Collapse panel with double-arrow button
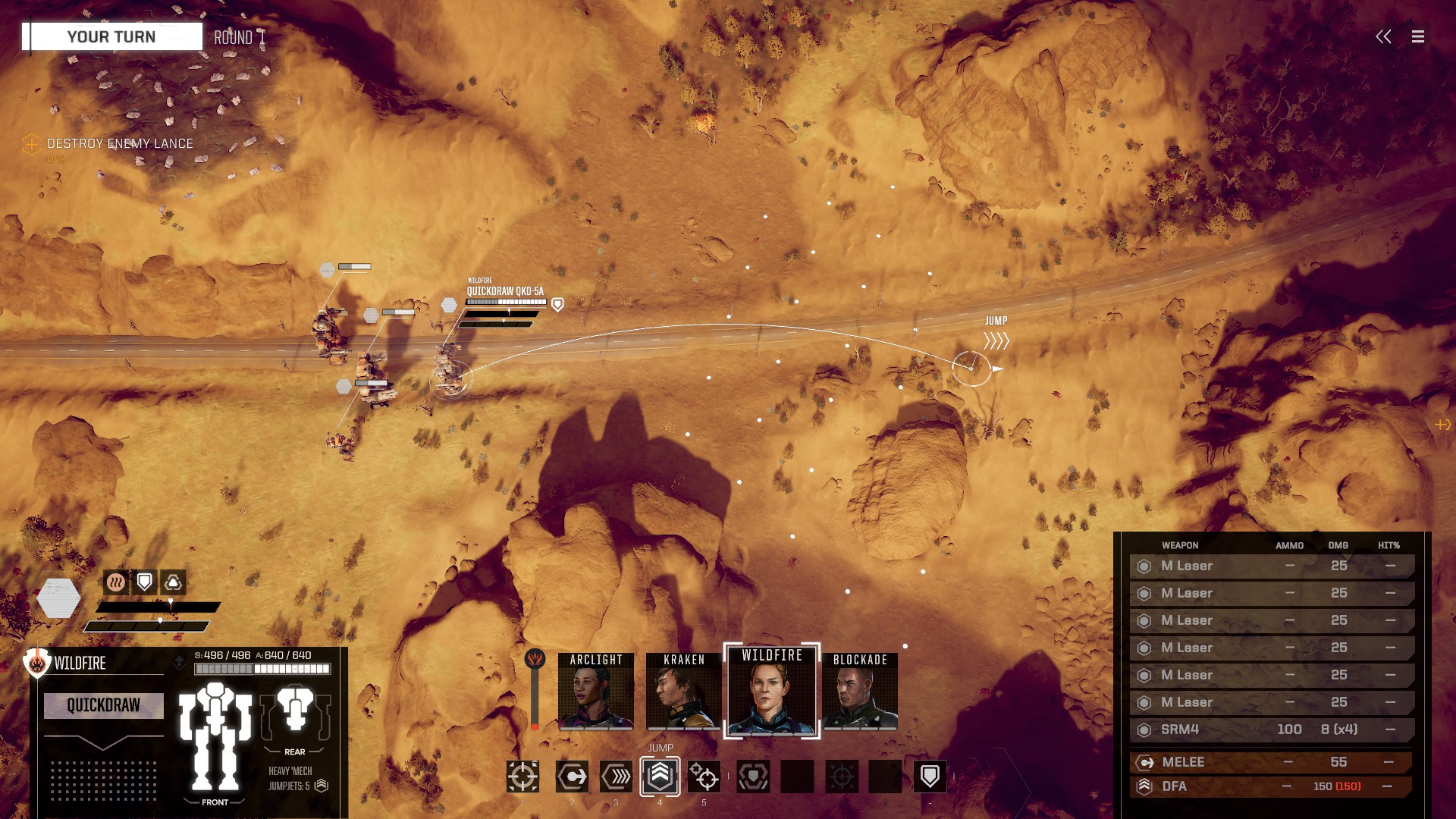Viewport: 1456px width, 819px height. (1383, 36)
